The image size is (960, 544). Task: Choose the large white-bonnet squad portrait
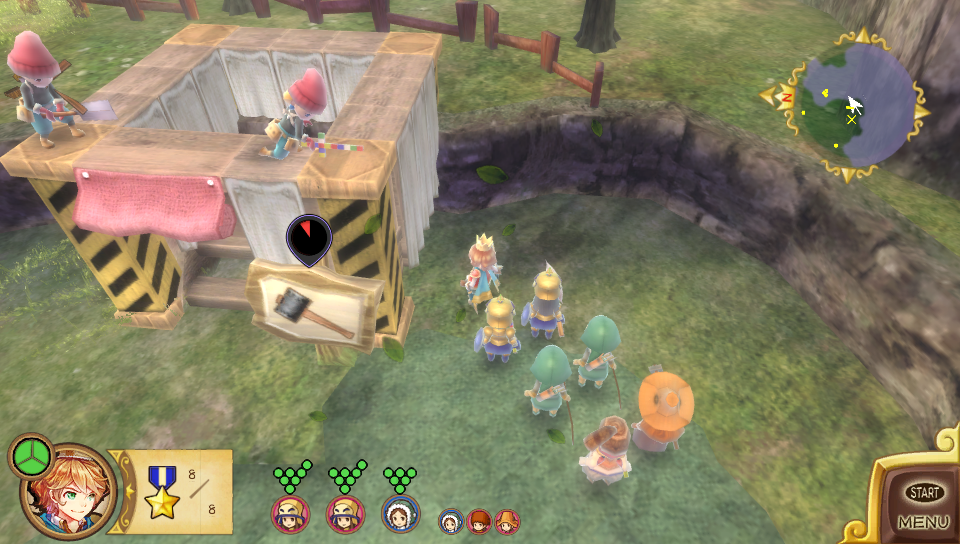400,514
